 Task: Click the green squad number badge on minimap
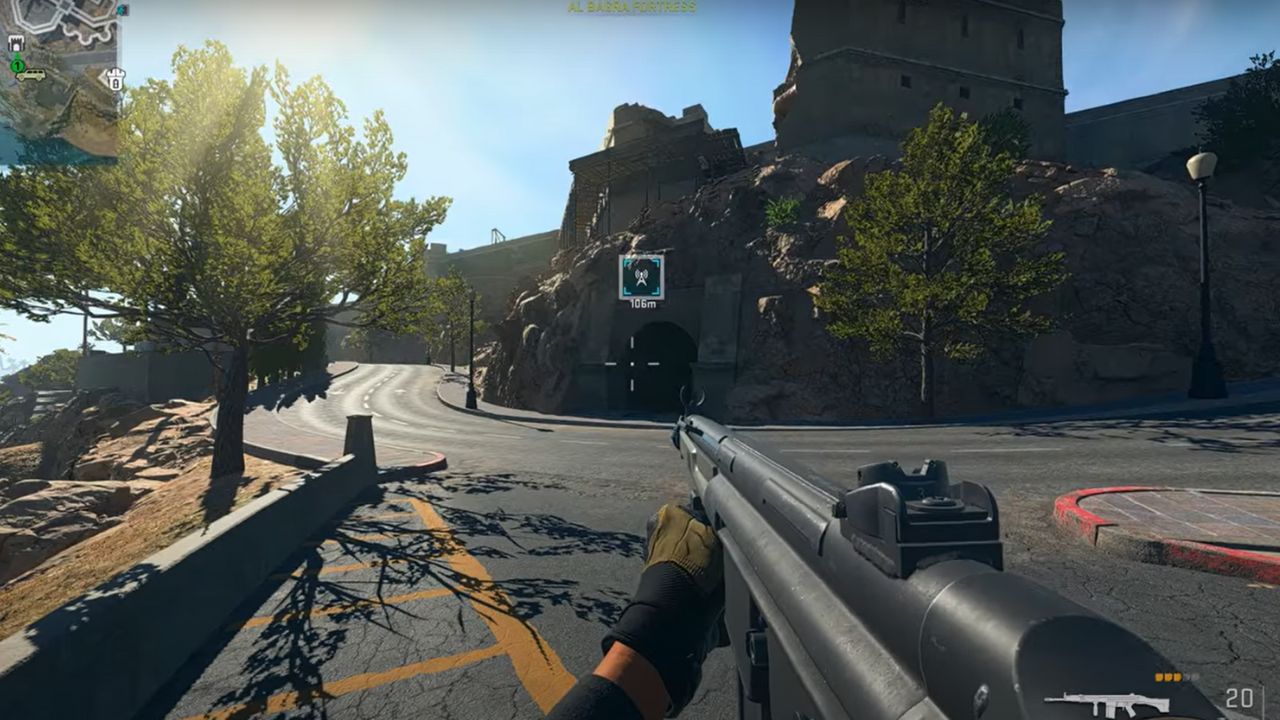click(17, 66)
